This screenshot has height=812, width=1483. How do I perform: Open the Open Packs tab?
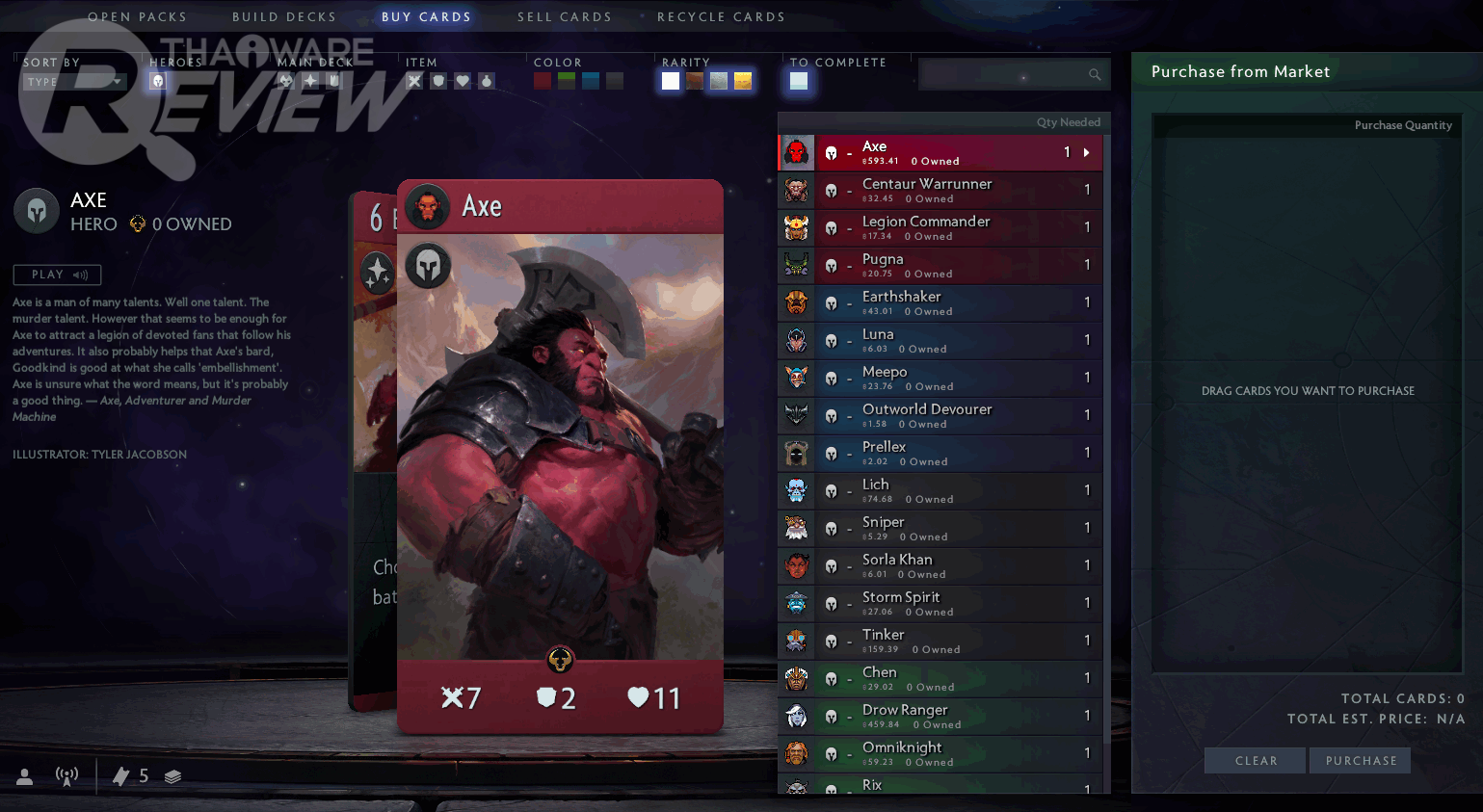coord(137,17)
